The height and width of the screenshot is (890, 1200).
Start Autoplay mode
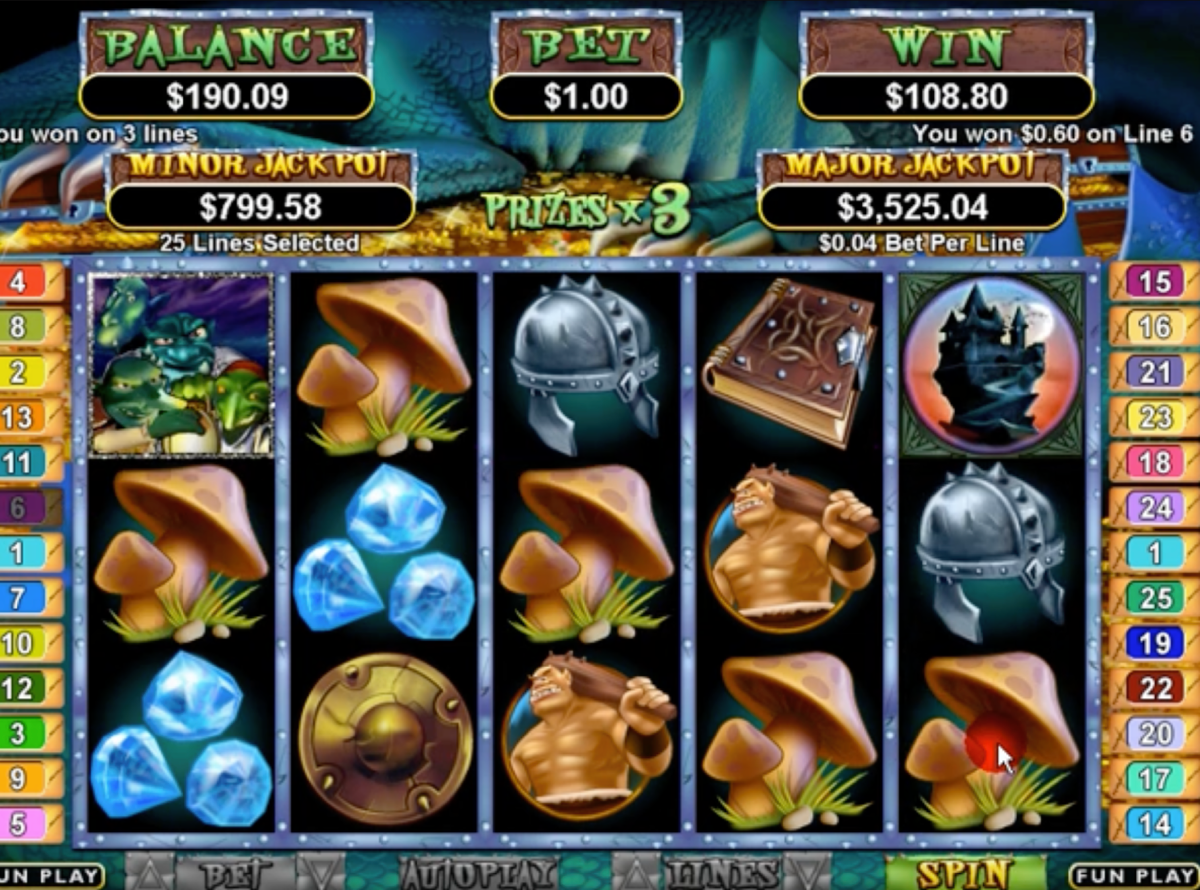[477, 874]
